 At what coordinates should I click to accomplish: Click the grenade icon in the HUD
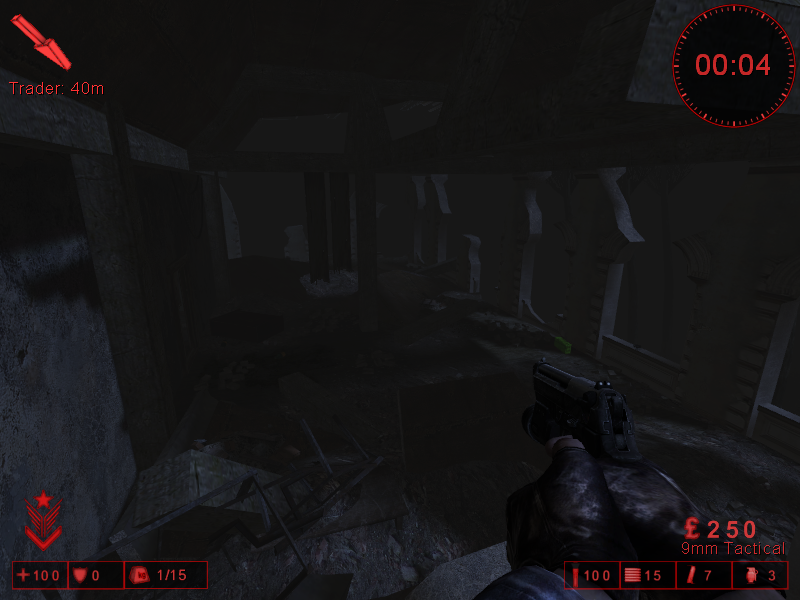751,575
